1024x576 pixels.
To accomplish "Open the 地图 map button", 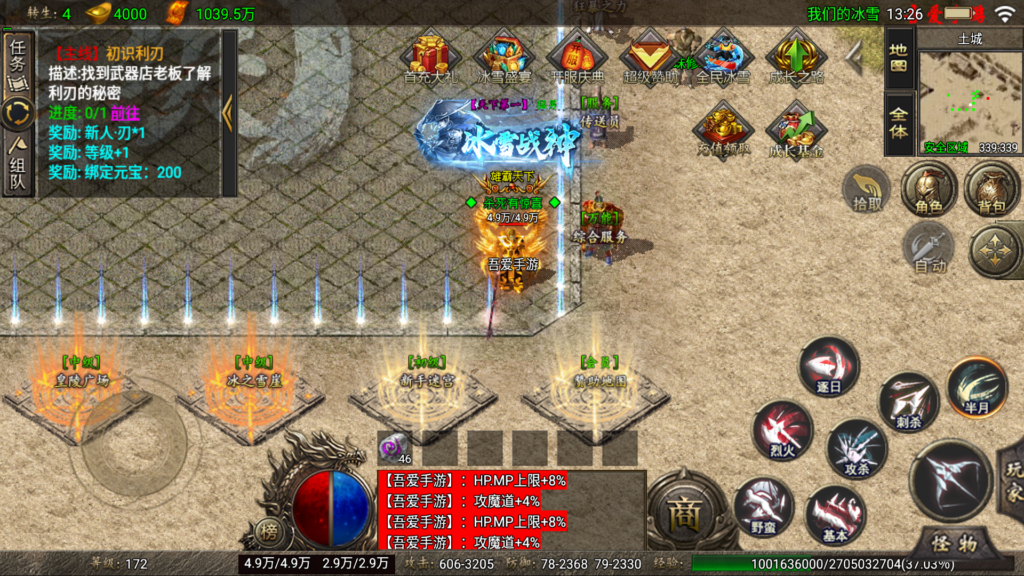I will tap(898, 56).
